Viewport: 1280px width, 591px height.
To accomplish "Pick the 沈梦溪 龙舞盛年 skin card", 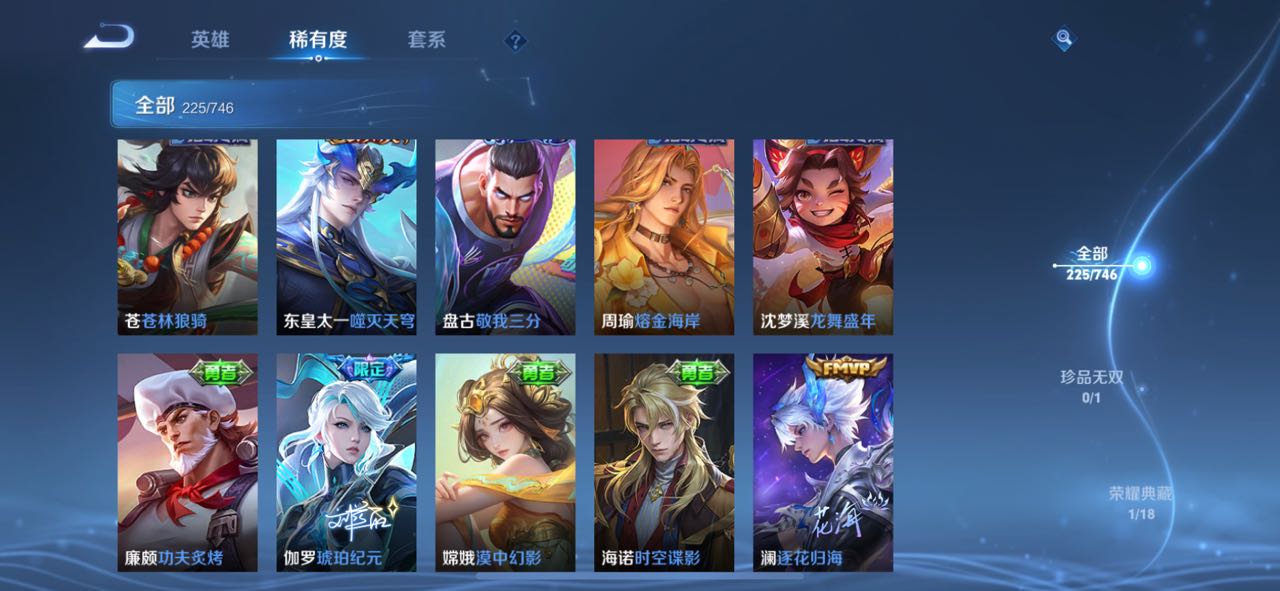I will point(823,237).
